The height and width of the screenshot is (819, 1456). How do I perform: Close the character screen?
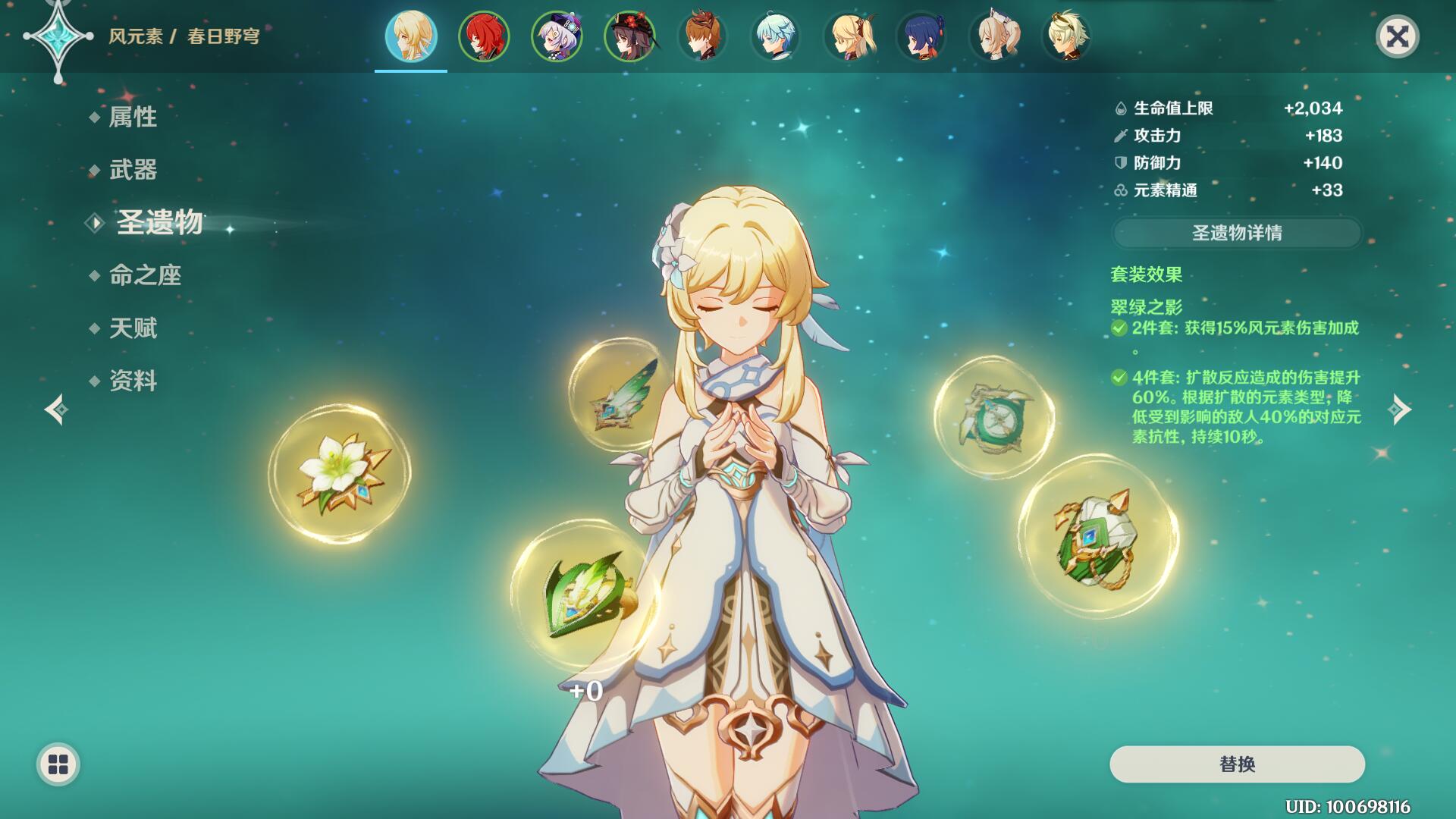1397,36
